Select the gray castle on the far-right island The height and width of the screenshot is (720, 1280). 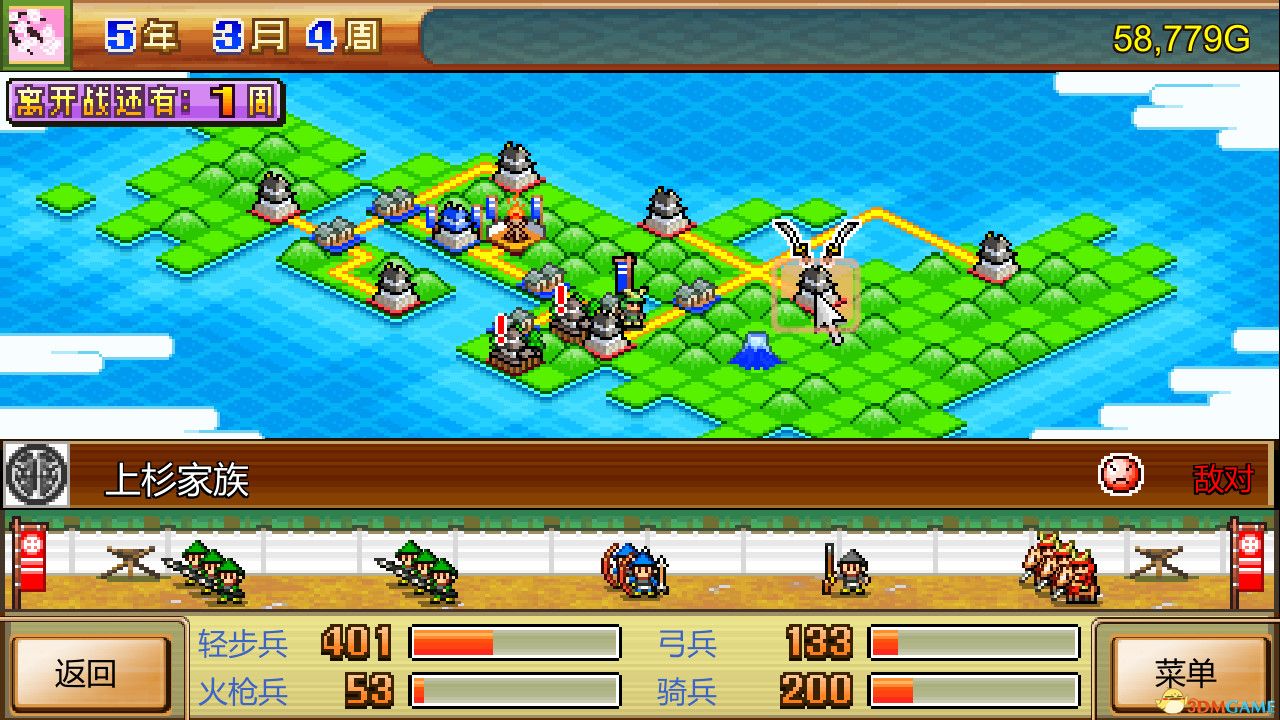[x=994, y=258]
